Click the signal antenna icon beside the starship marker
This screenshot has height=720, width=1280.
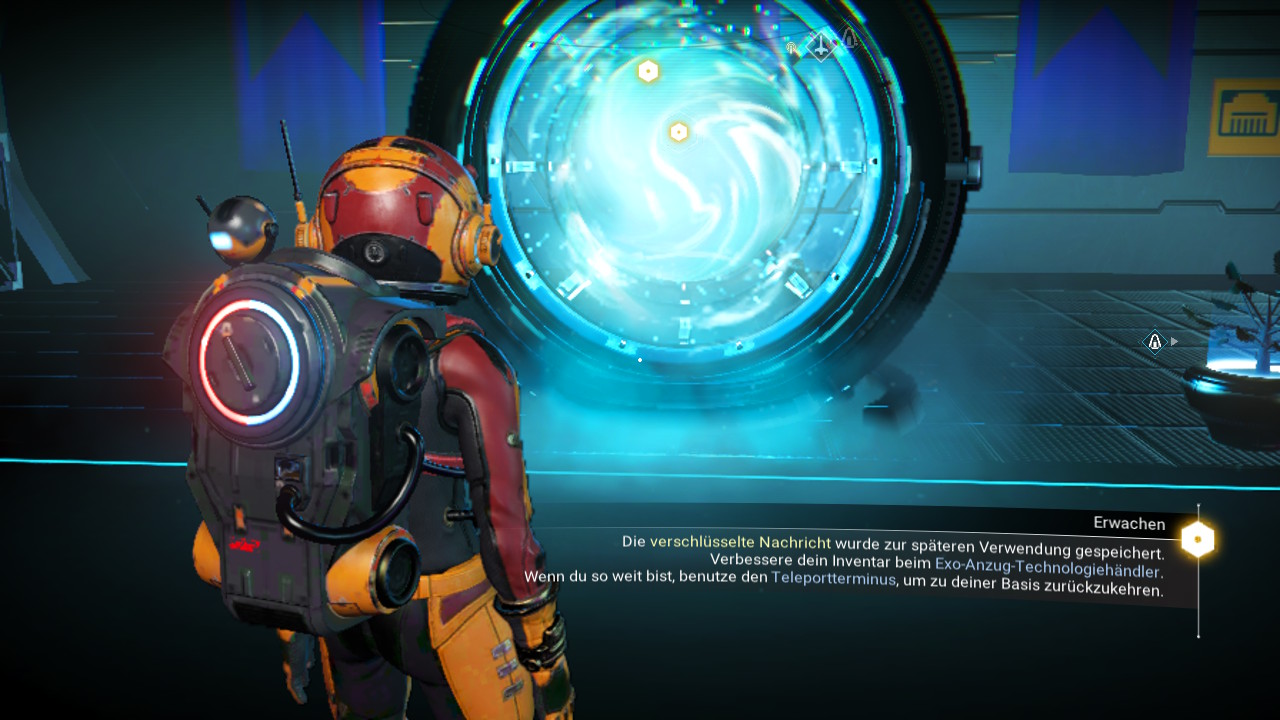point(792,47)
